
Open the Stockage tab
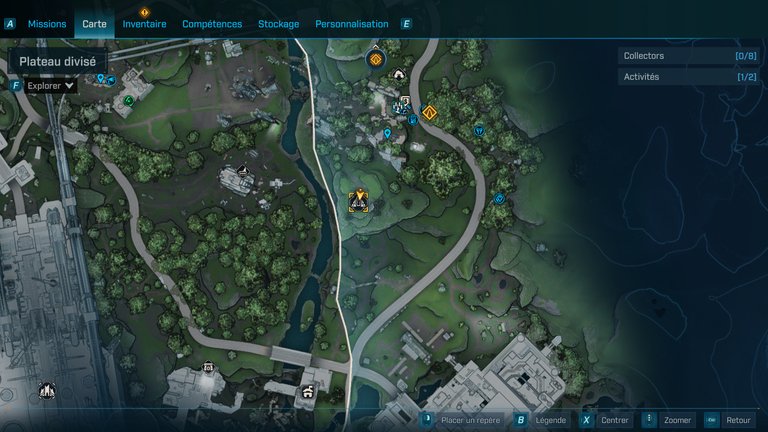[x=278, y=23]
